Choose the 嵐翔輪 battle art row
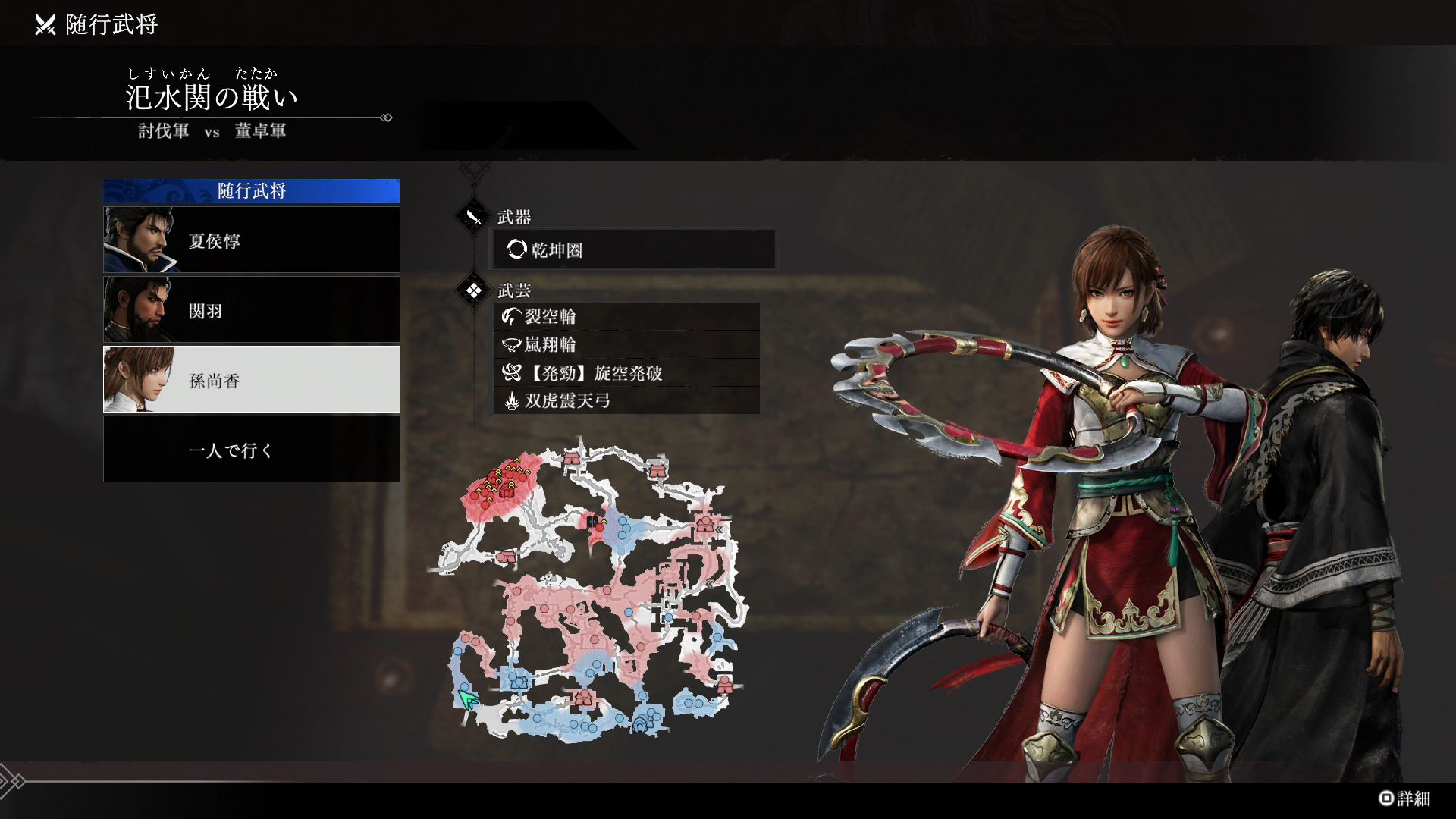The image size is (1456, 819). (626, 344)
